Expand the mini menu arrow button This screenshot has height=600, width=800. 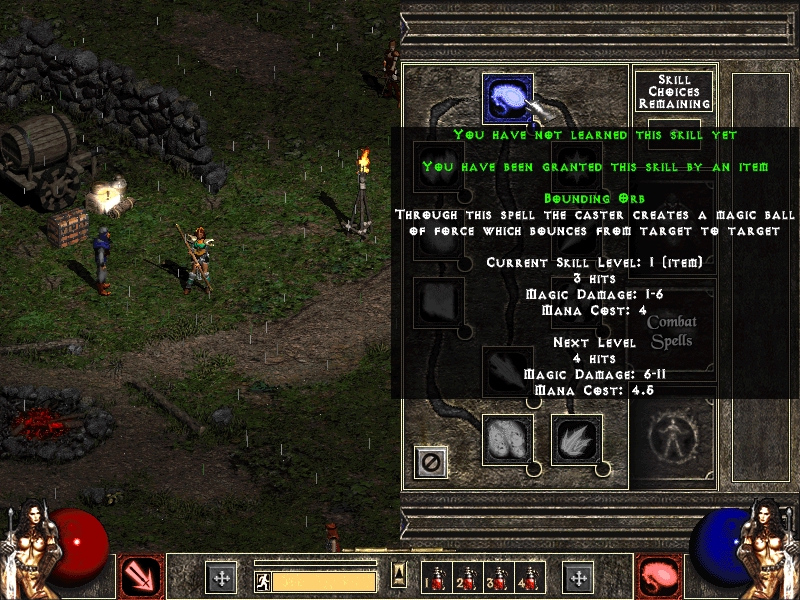point(399,573)
